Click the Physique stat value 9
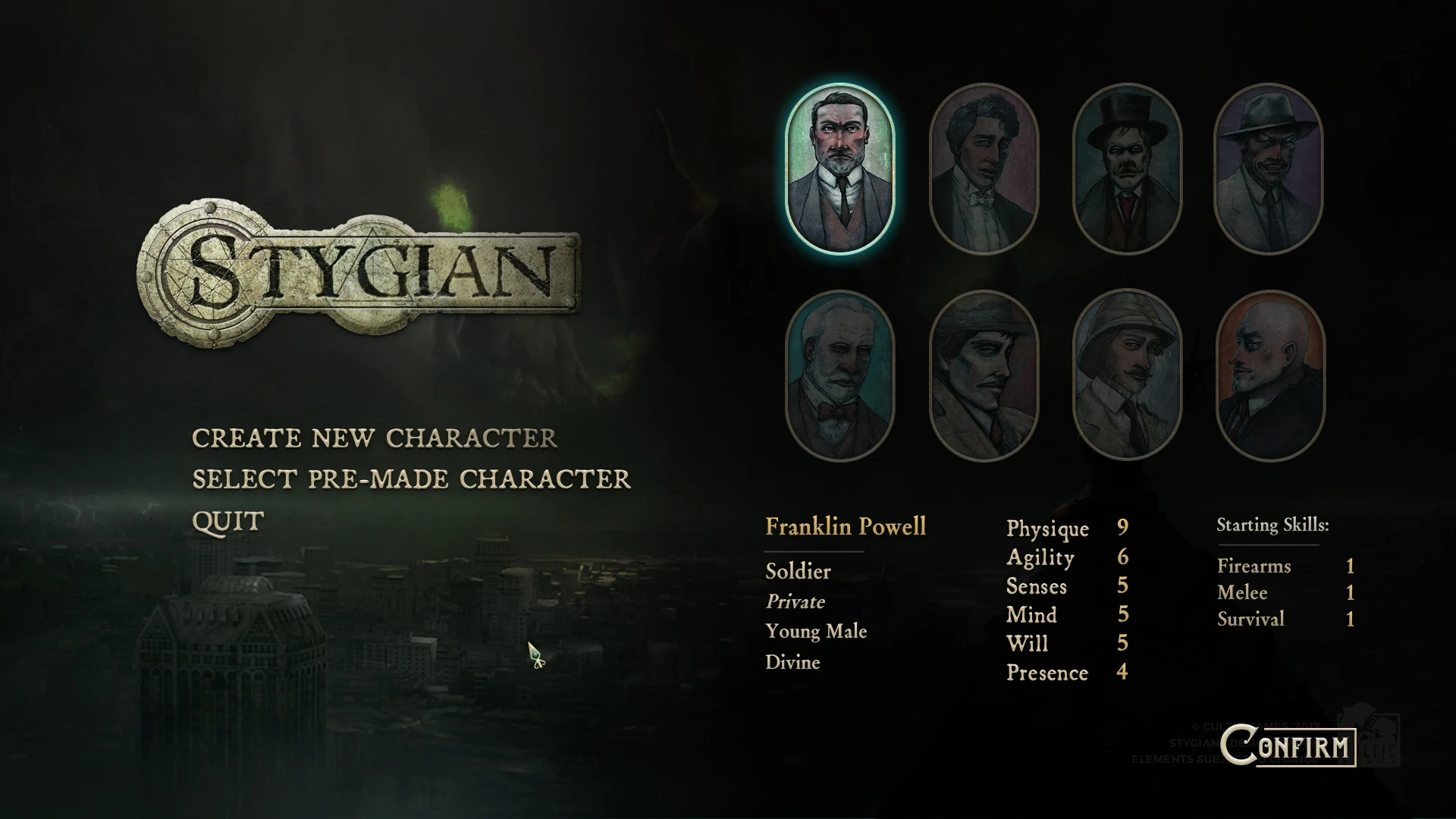This screenshot has height=819, width=1456. [1123, 529]
